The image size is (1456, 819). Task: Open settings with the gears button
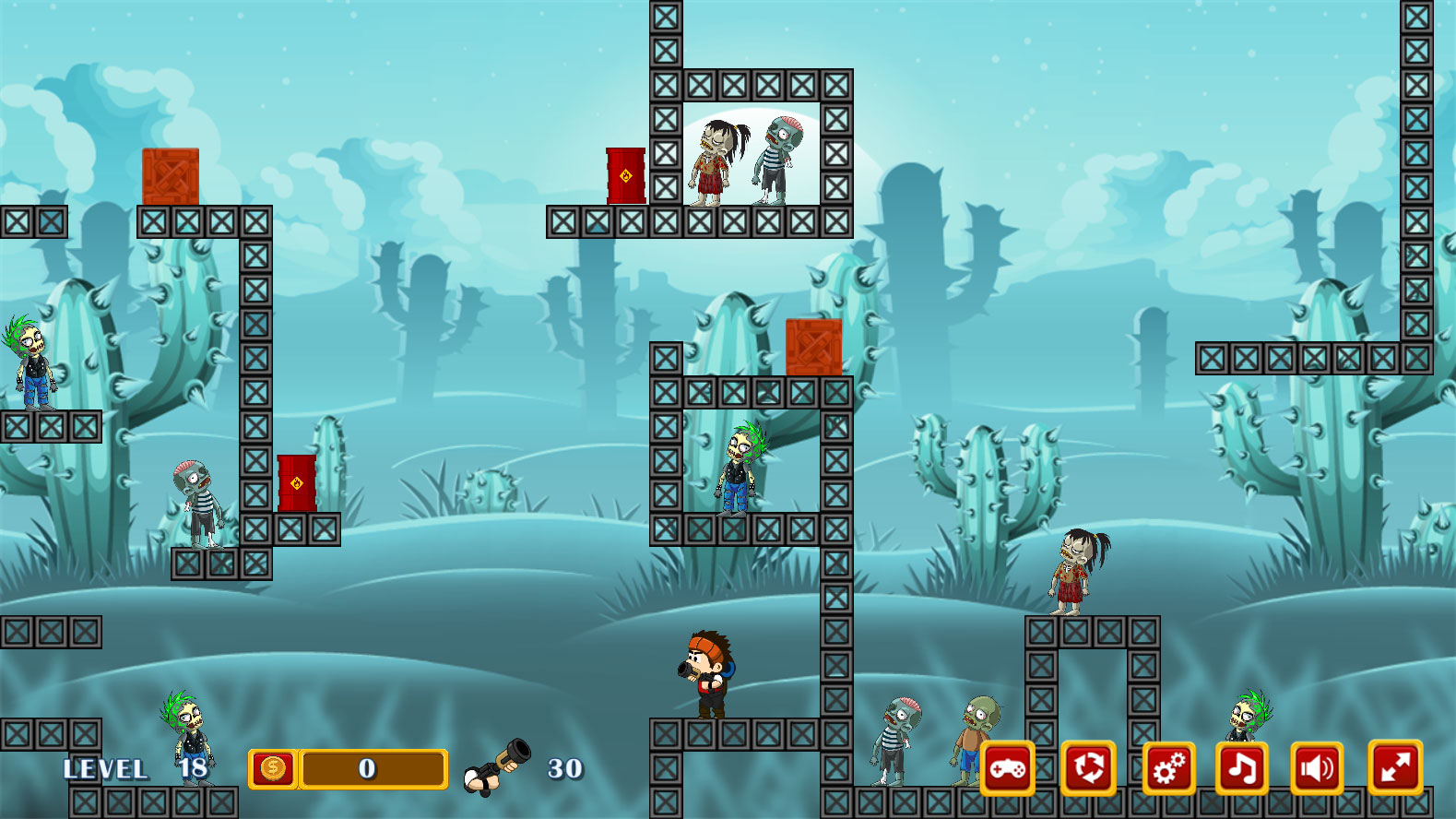(1169, 767)
